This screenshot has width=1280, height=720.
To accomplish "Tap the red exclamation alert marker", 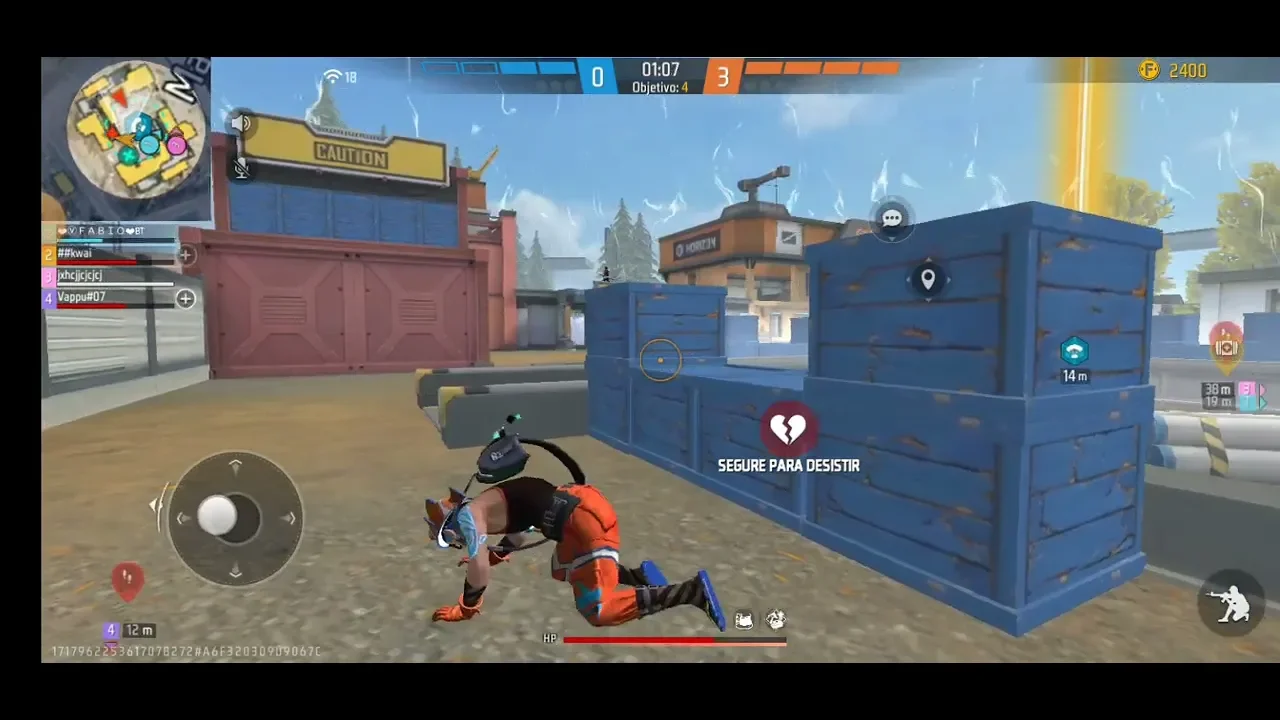I will (x=127, y=579).
